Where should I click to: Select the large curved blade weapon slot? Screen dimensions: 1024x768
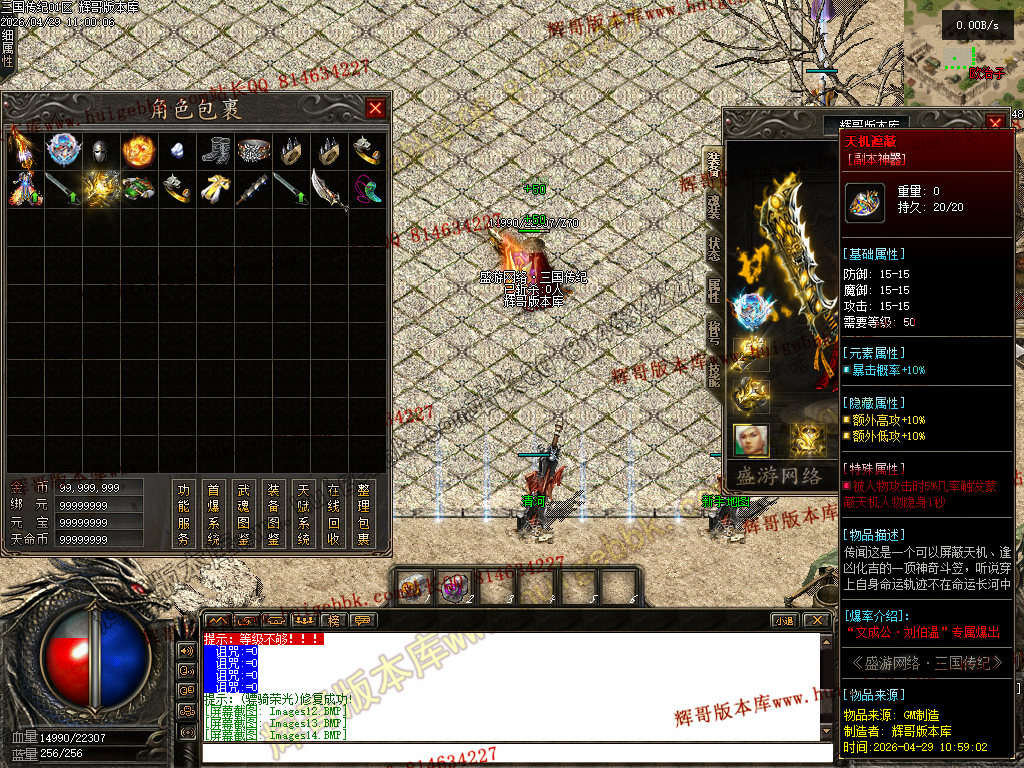point(329,189)
